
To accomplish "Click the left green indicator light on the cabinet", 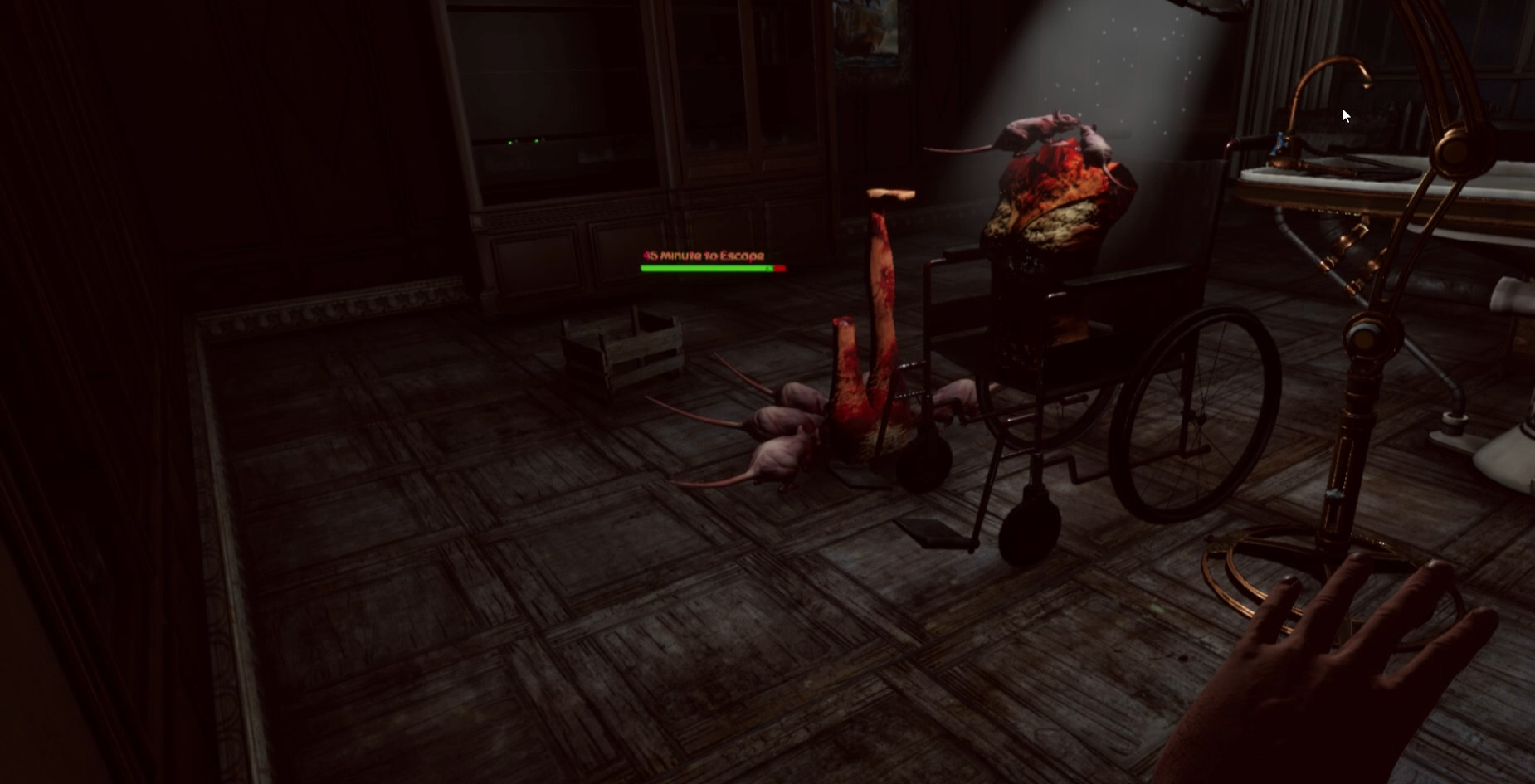I will coord(509,143).
